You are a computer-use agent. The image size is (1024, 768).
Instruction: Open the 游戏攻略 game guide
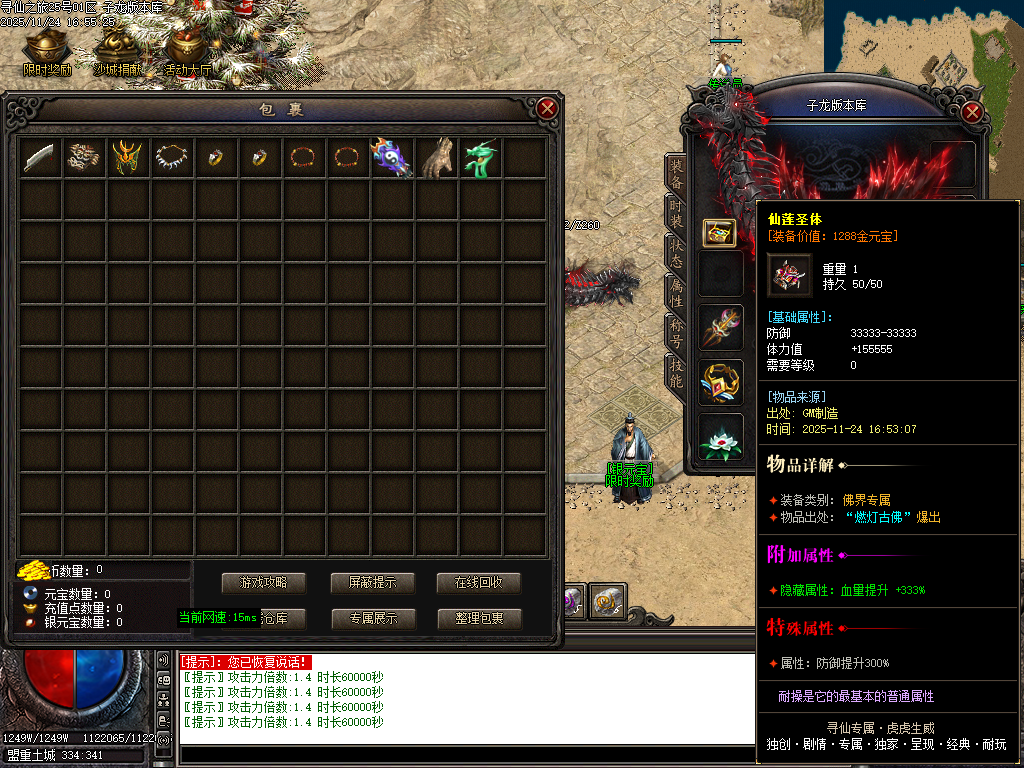pyautogui.click(x=262, y=583)
